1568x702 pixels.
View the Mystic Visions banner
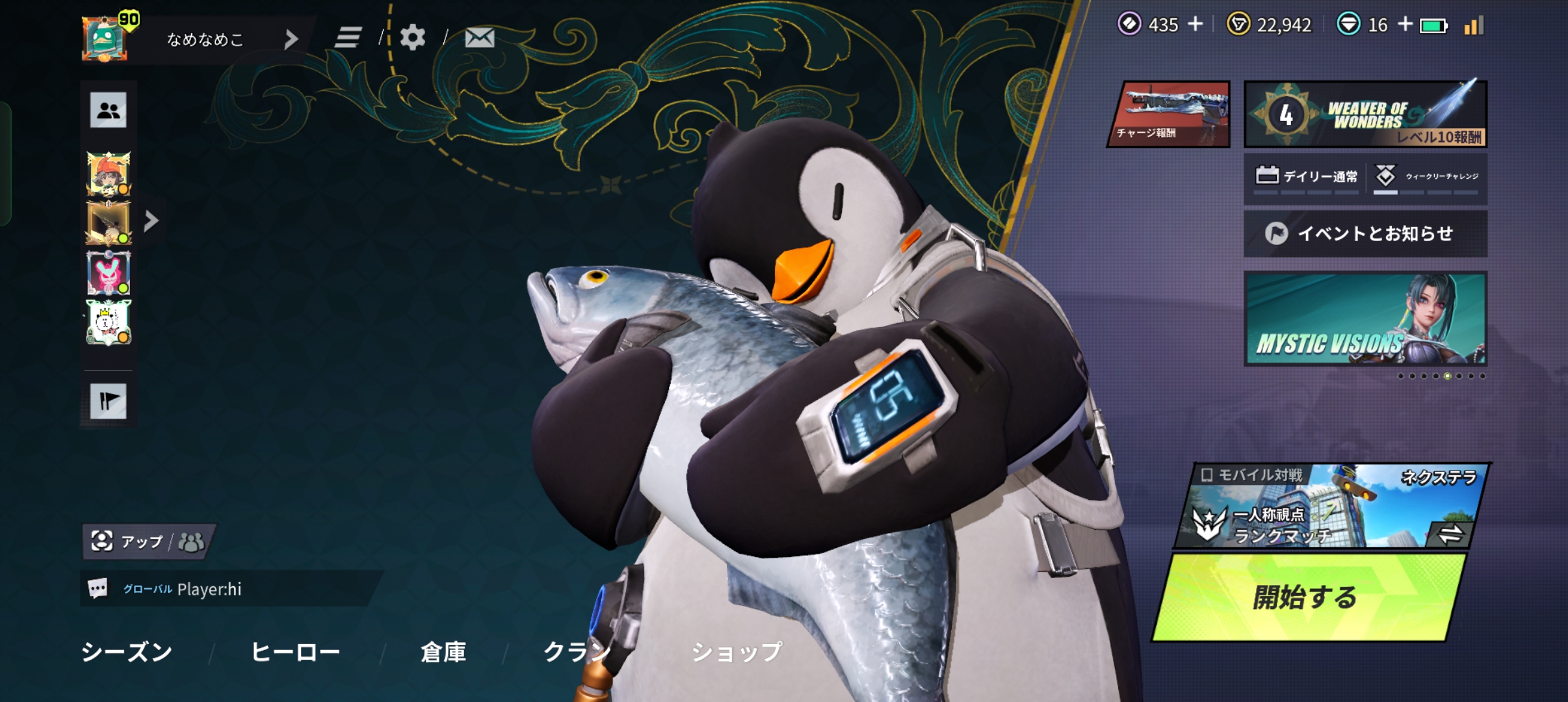click(x=1365, y=318)
